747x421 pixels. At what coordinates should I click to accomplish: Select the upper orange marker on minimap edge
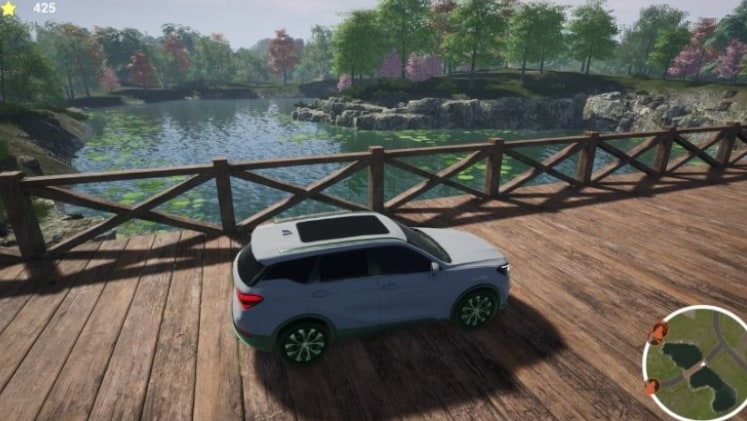pyautogui.click(x=659, y=333)
